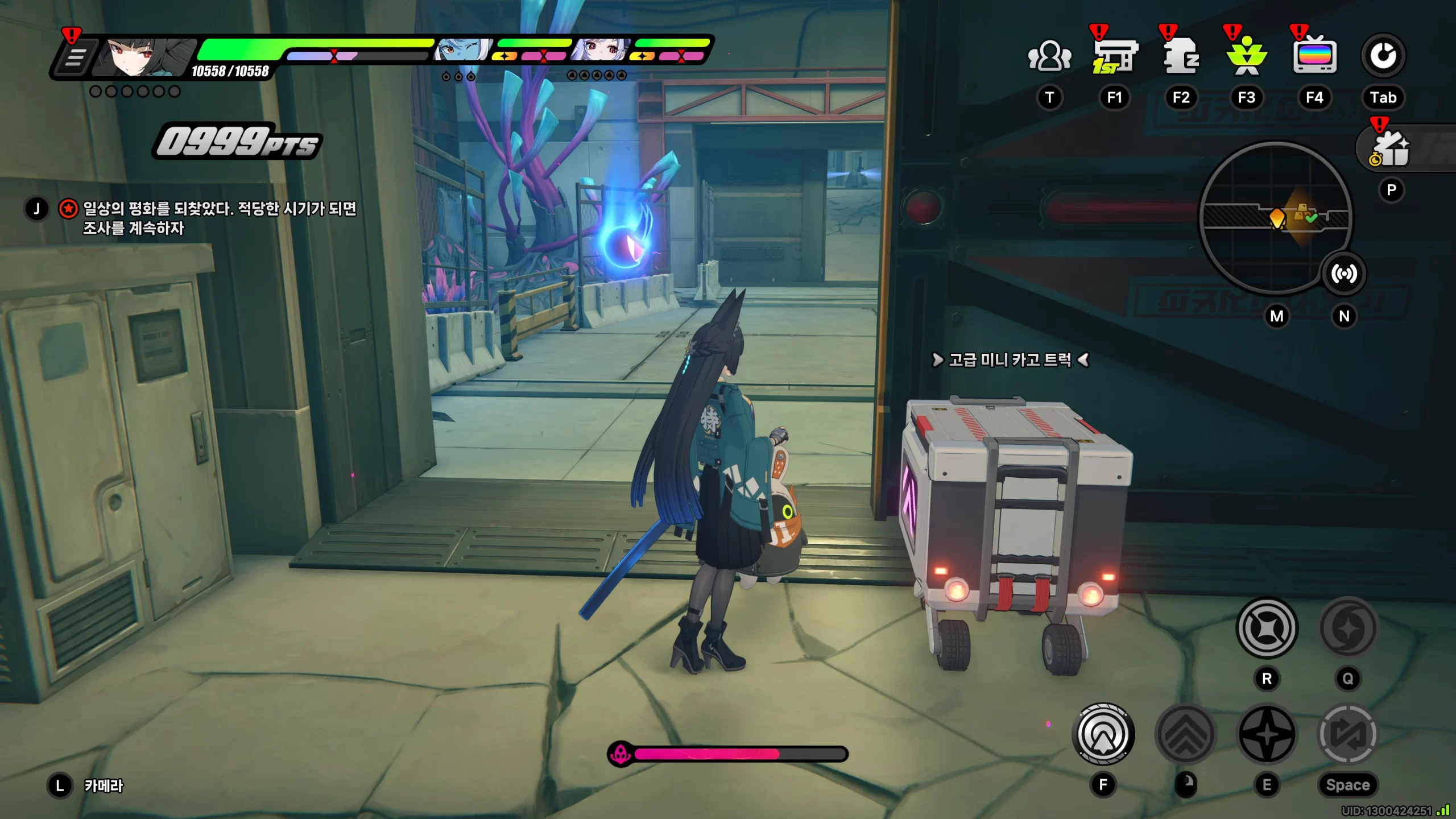The width and height of the screenshot is (1456, 819).
Task: Switch to the white-haired third teammate
Action: pyautogui.click(x=601, y=50)
